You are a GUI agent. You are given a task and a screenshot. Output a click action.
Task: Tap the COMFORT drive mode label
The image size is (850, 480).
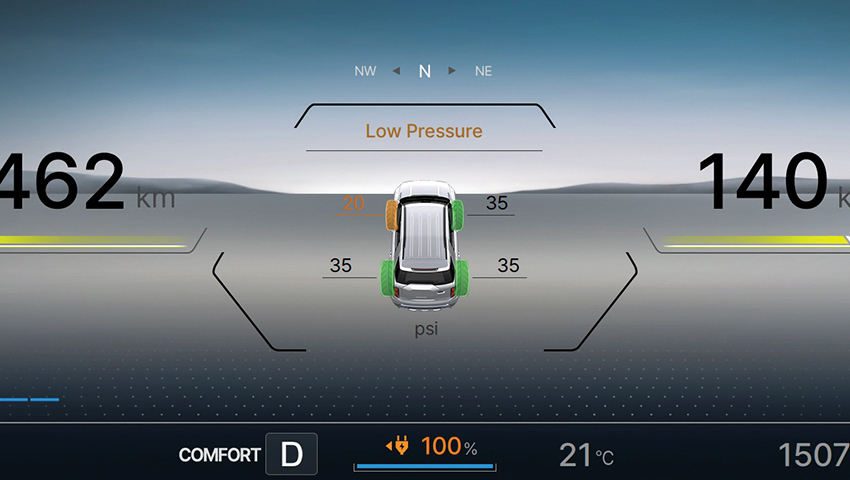pyautogui.click(x=219, y=455)
